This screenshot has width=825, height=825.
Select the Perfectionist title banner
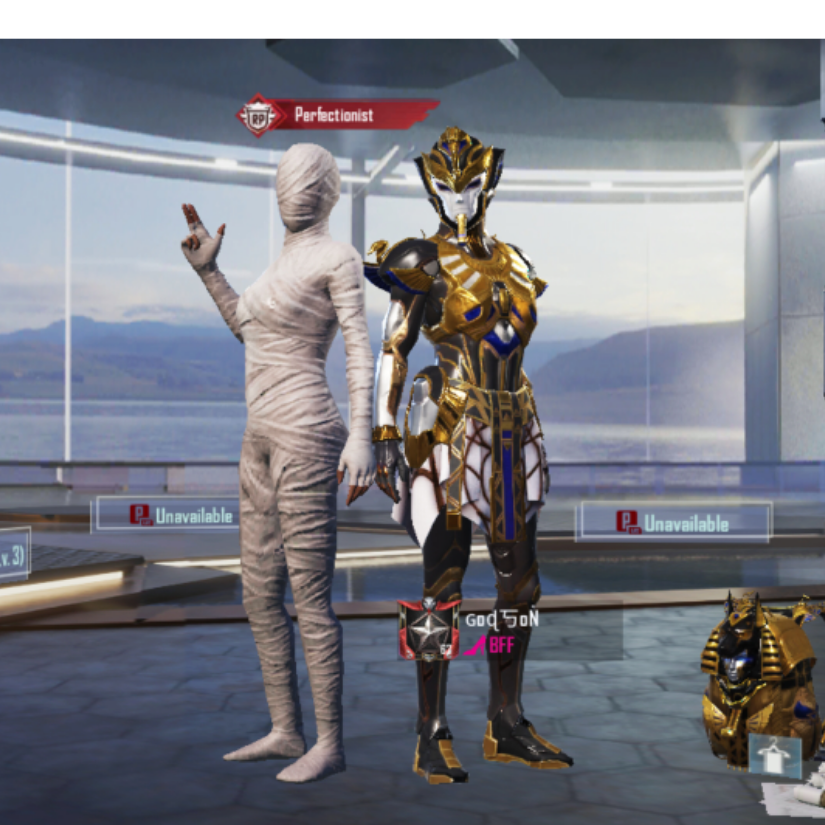point(338,115)
